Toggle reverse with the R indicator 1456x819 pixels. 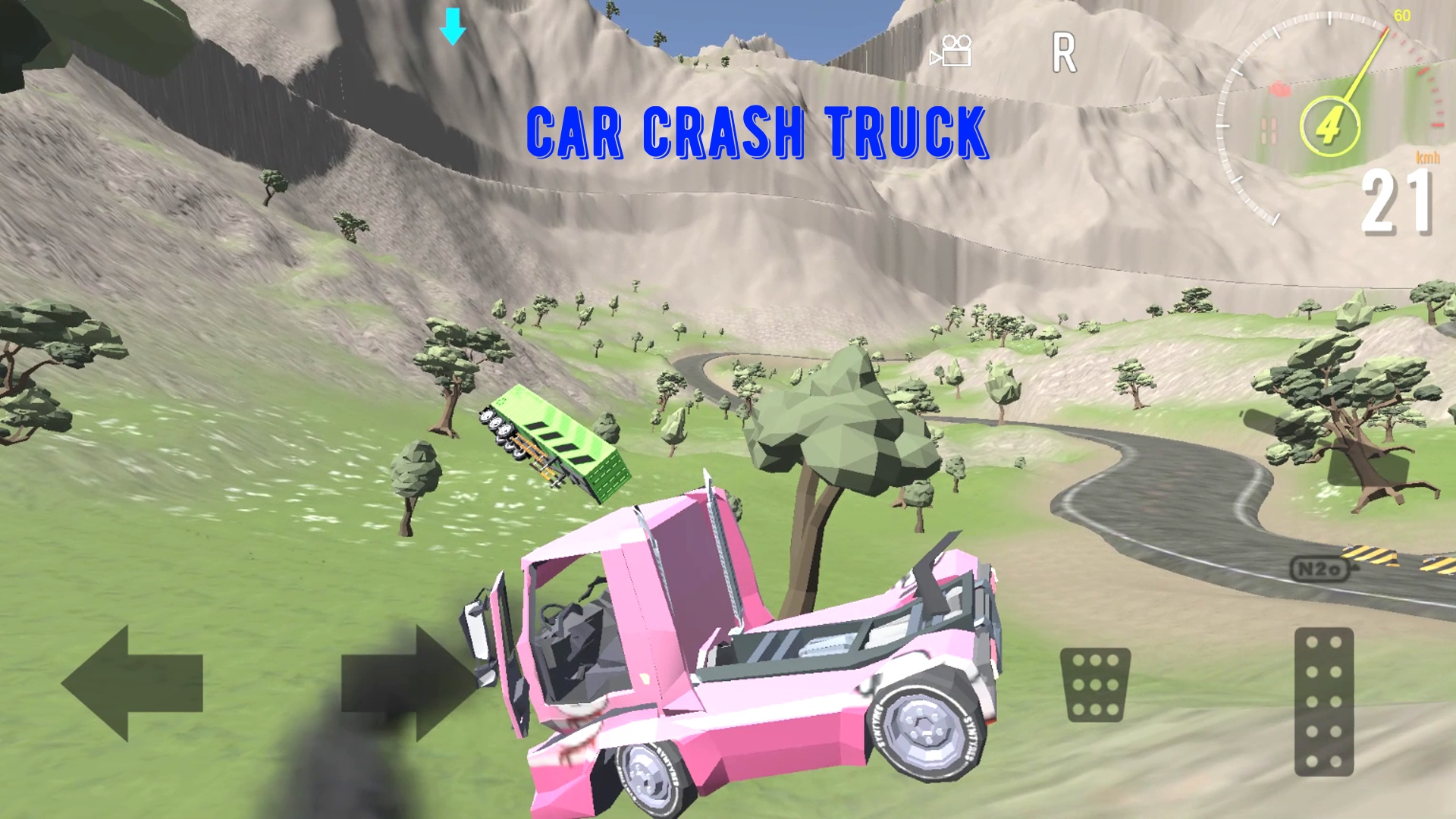tap(1065, 53)
